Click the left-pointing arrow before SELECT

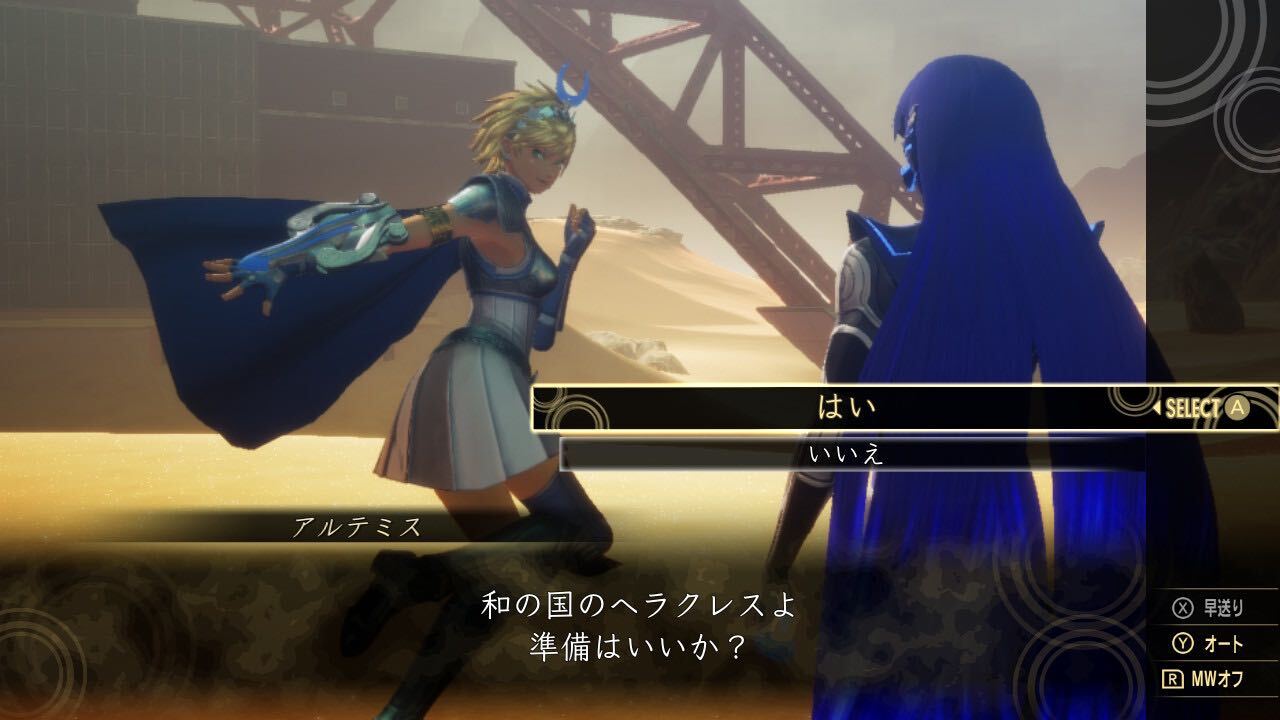pos(1157,408)
